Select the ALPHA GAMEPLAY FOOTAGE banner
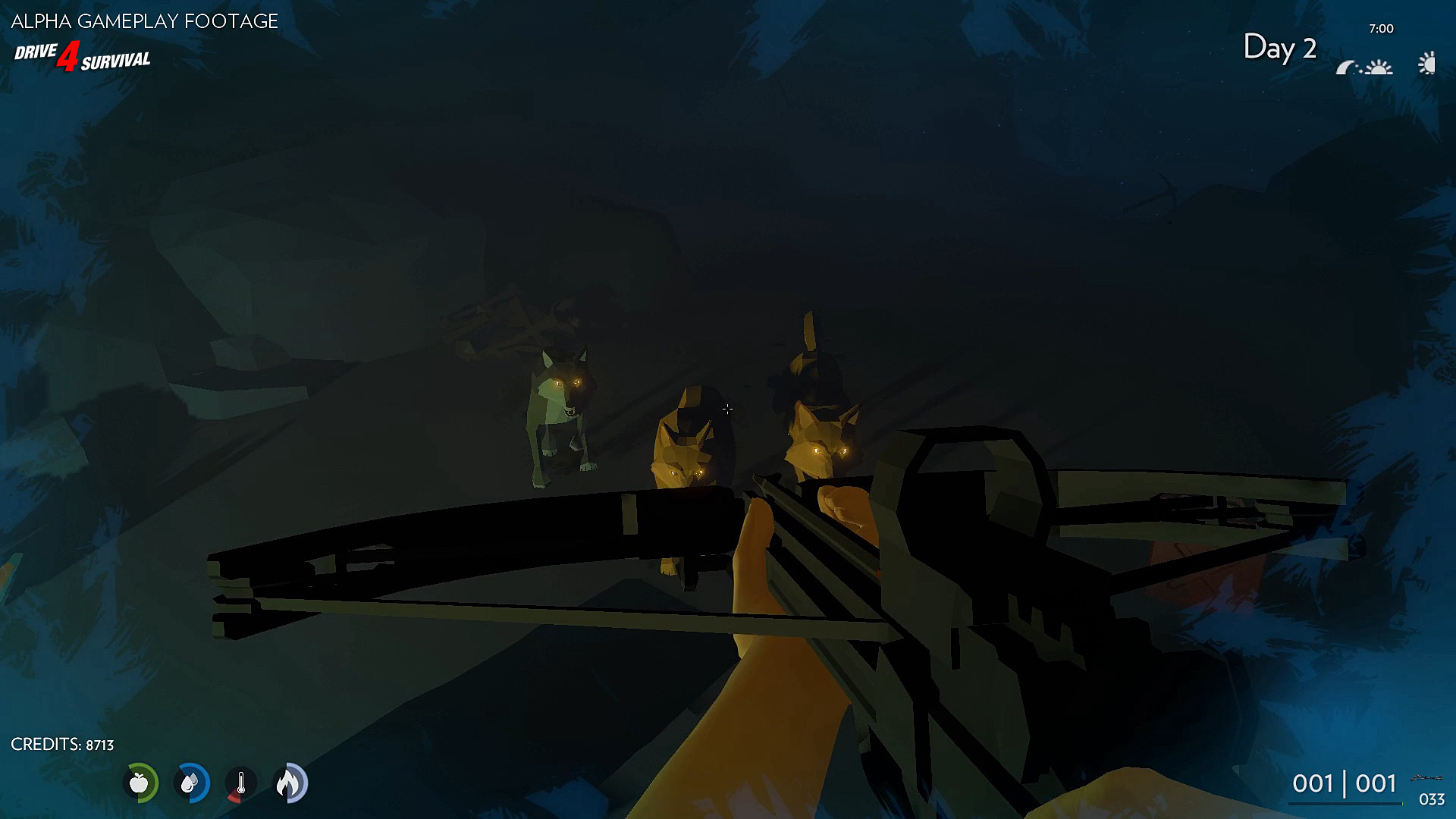The image size is (1456, 819). click(143, 22)
